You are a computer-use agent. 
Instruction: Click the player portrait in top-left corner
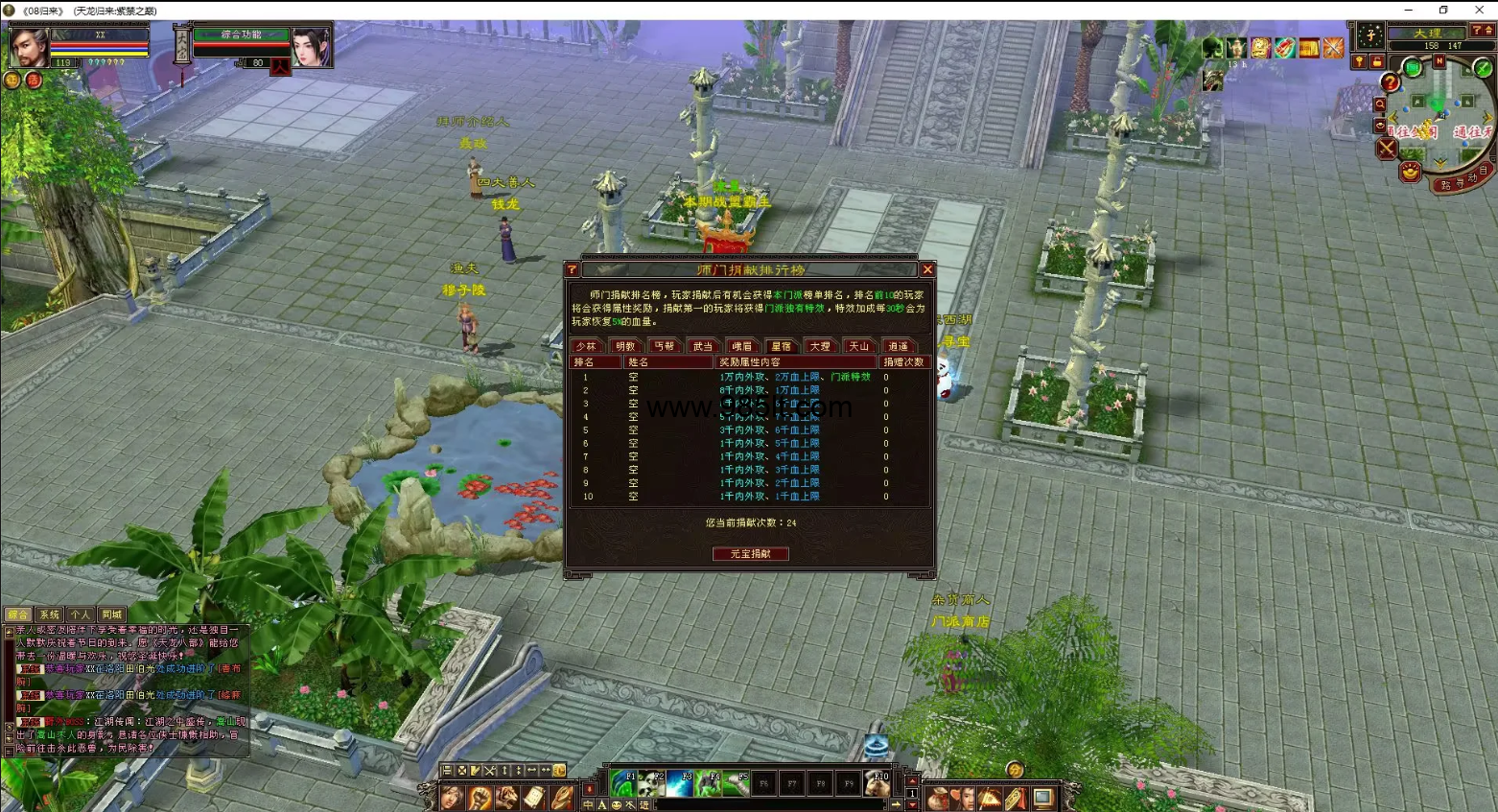(28, 46)
